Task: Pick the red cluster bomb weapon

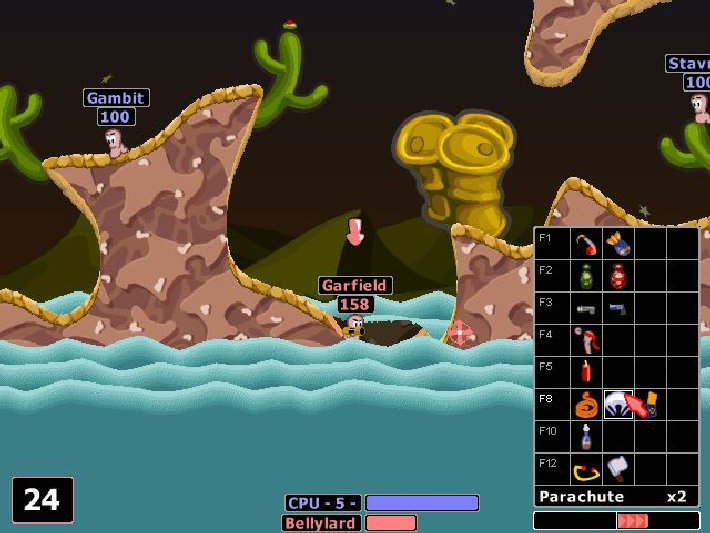Action: click(617, 275)
